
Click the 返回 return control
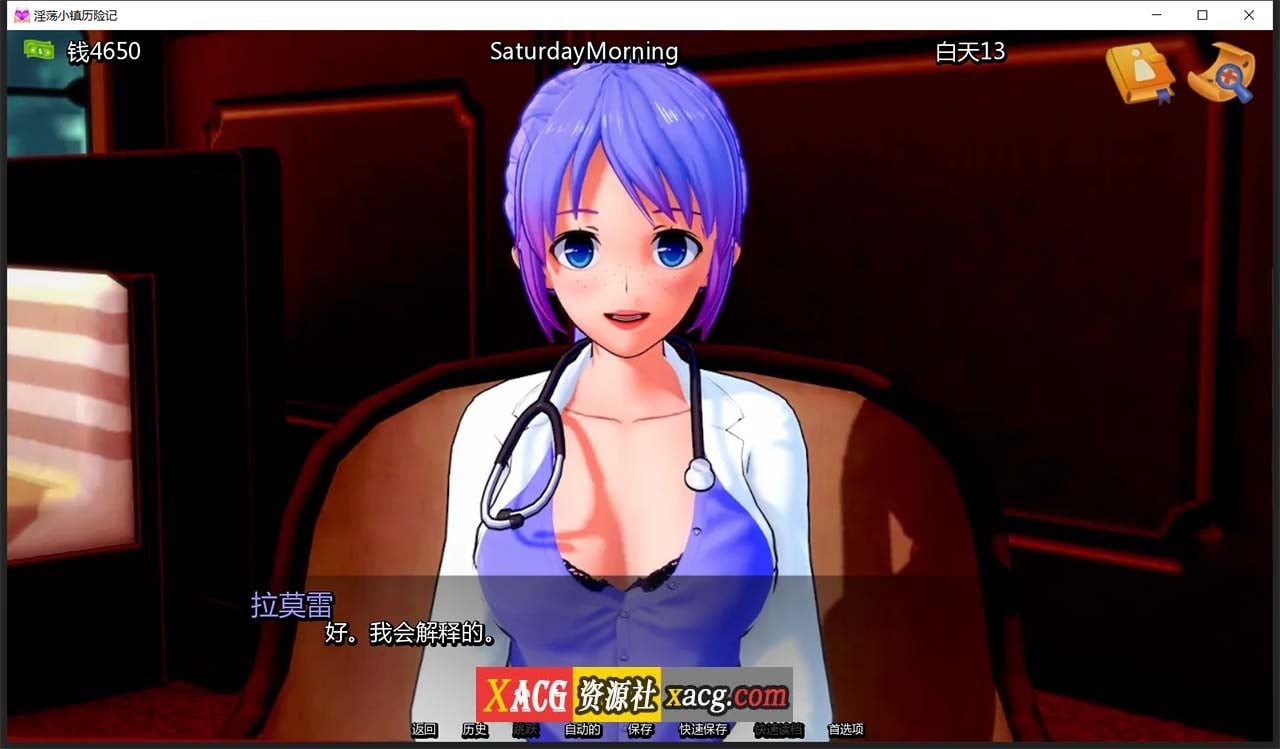(424, 730)
